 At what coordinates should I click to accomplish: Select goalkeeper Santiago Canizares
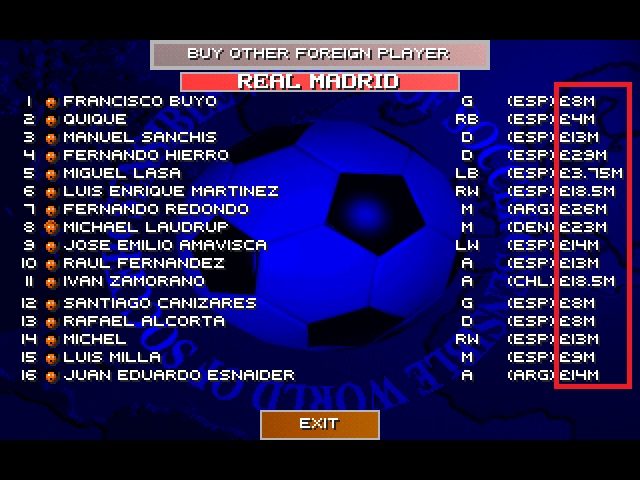[159, 303]
